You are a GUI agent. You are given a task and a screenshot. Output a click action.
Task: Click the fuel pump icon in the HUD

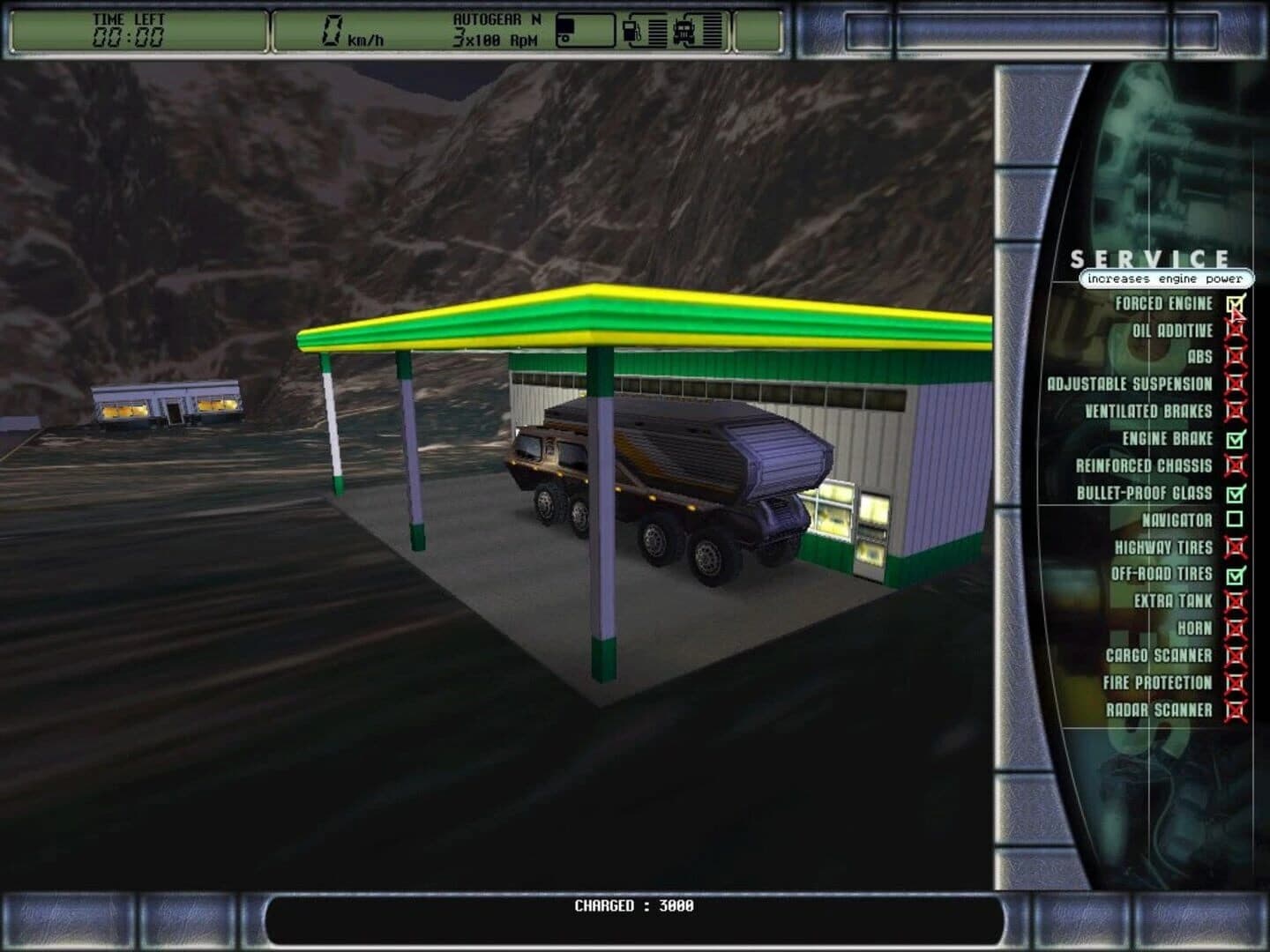[x=629, y=29]
